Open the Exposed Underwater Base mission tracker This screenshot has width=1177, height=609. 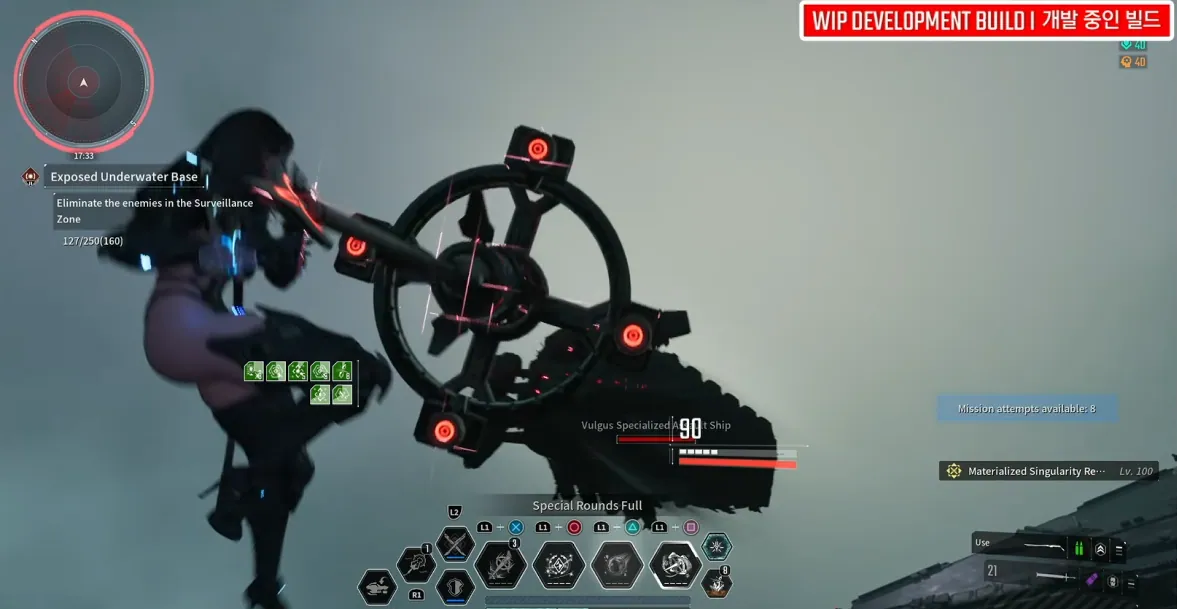(123, 177)
